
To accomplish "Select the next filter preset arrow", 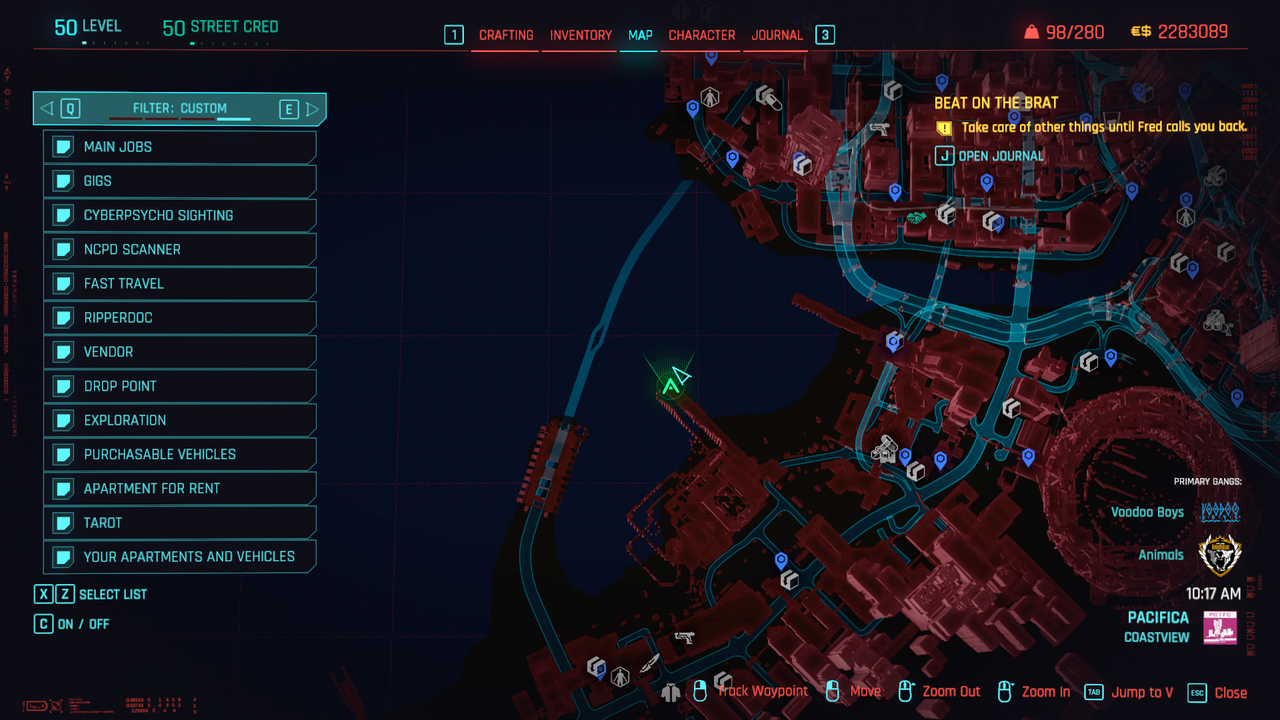I will [x=313, y=109].
